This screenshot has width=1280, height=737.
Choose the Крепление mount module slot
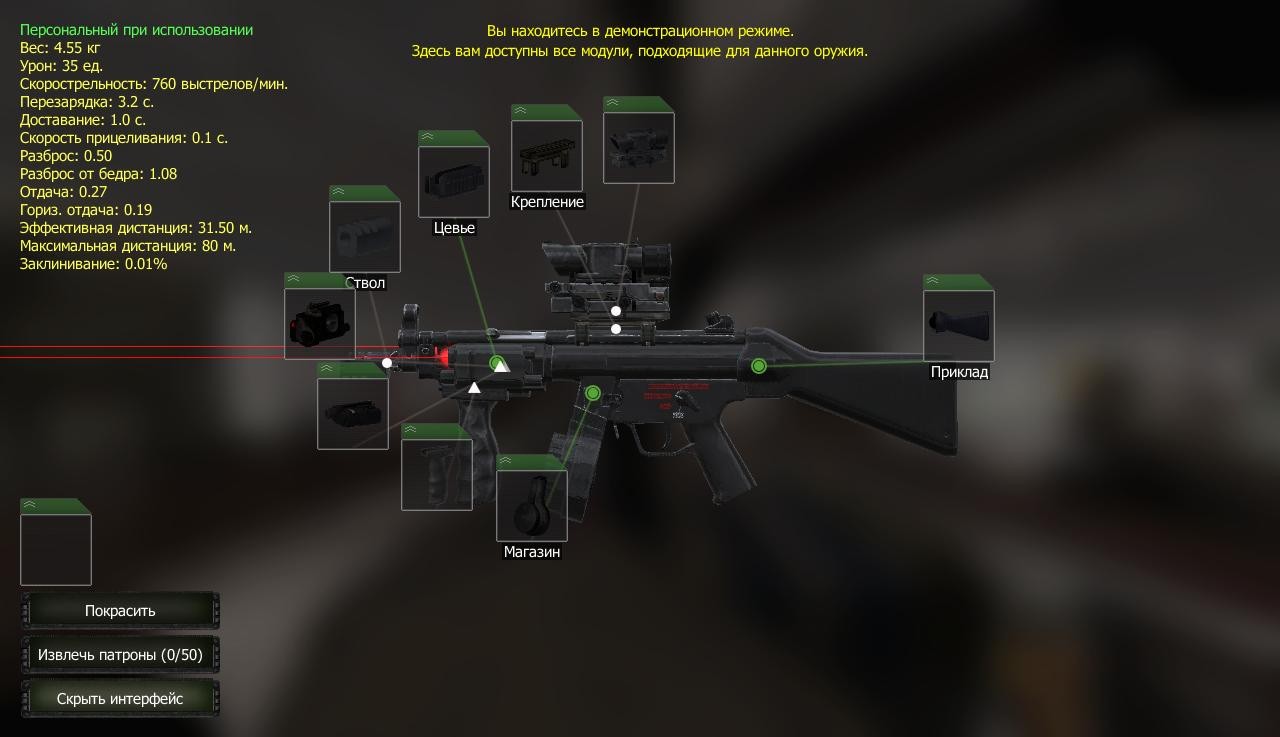pos(547,156)
